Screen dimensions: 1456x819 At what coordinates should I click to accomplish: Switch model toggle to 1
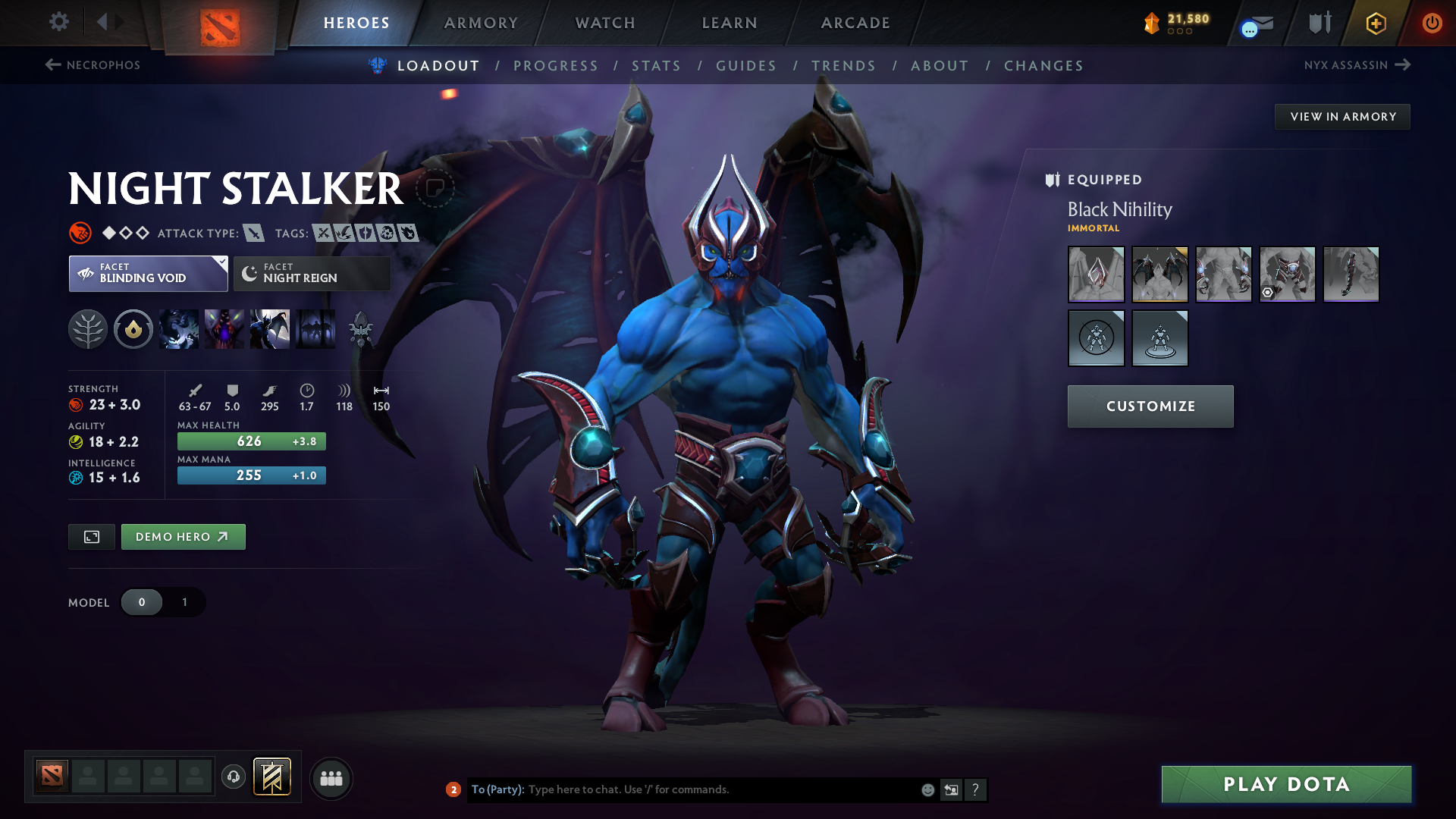pos(184,602)
